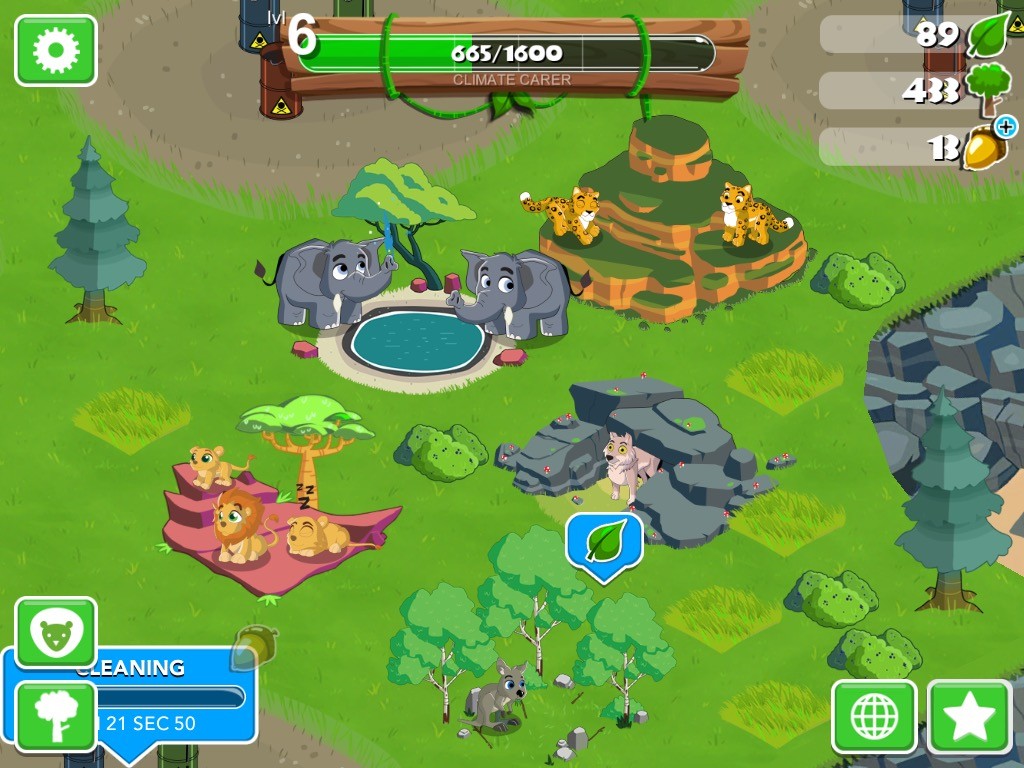Tap the plus button to buy acorns

tap(1005, 126)
